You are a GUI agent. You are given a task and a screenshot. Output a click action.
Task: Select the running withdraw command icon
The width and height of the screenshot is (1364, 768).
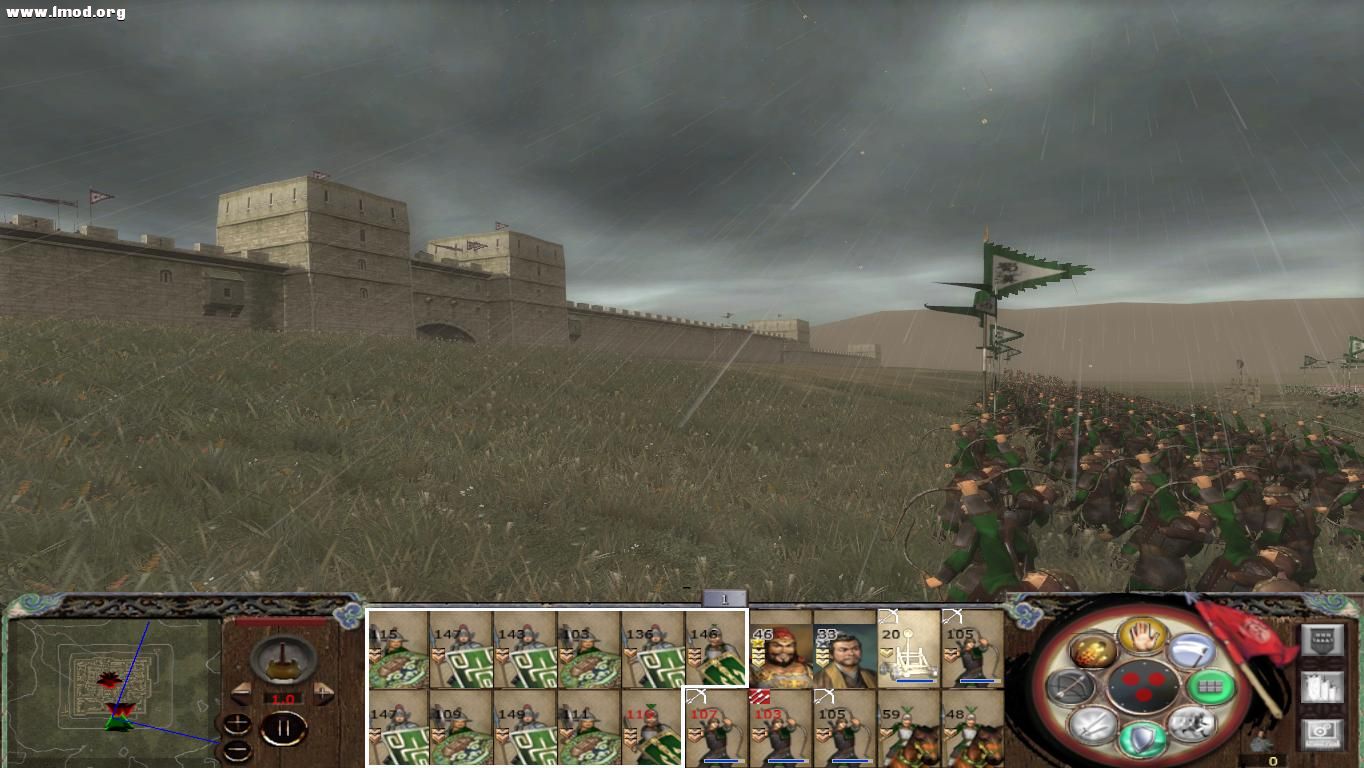(1194, 724)
